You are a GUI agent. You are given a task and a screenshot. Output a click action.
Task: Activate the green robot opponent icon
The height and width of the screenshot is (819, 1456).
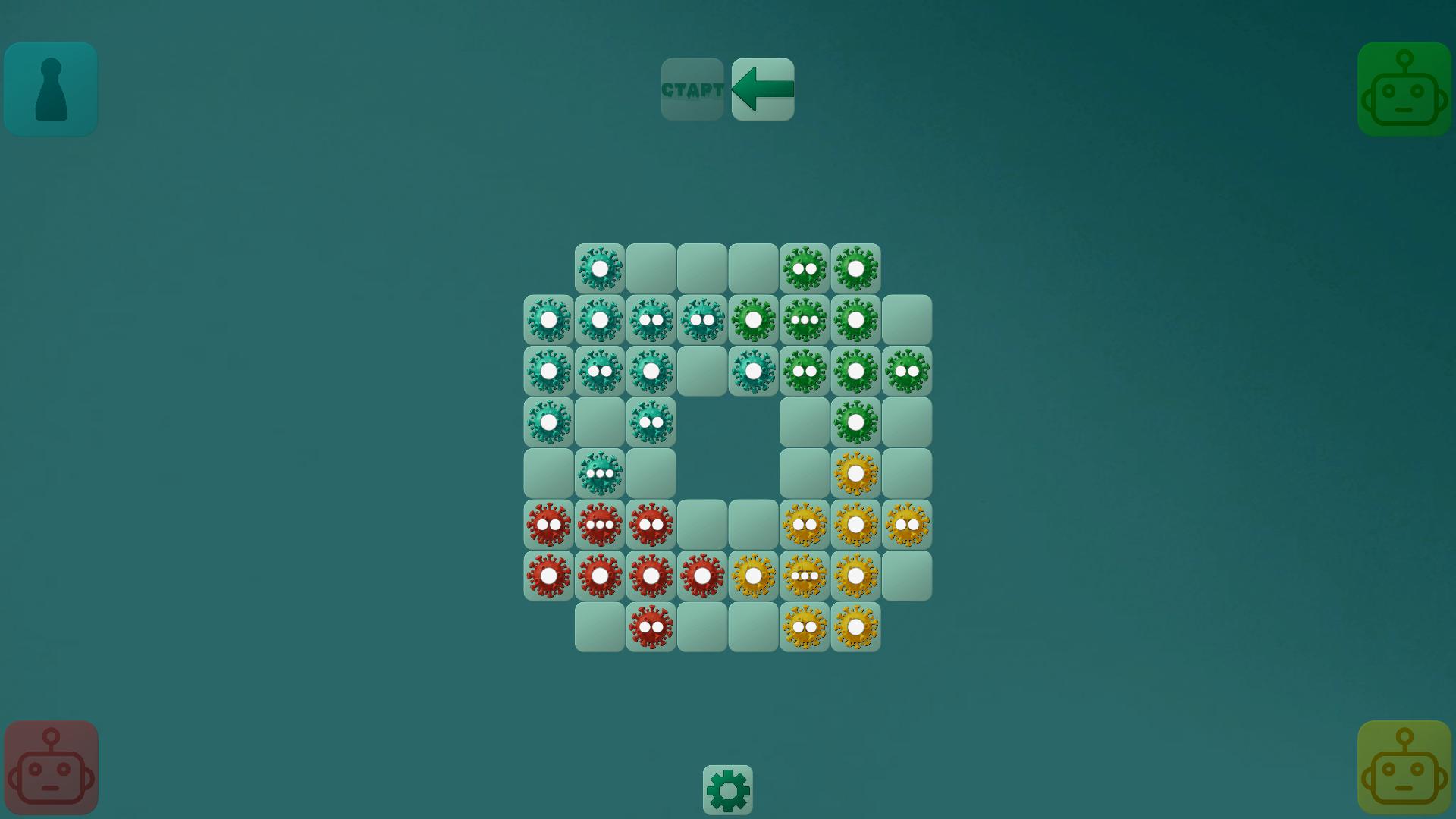coord(1404,89)
